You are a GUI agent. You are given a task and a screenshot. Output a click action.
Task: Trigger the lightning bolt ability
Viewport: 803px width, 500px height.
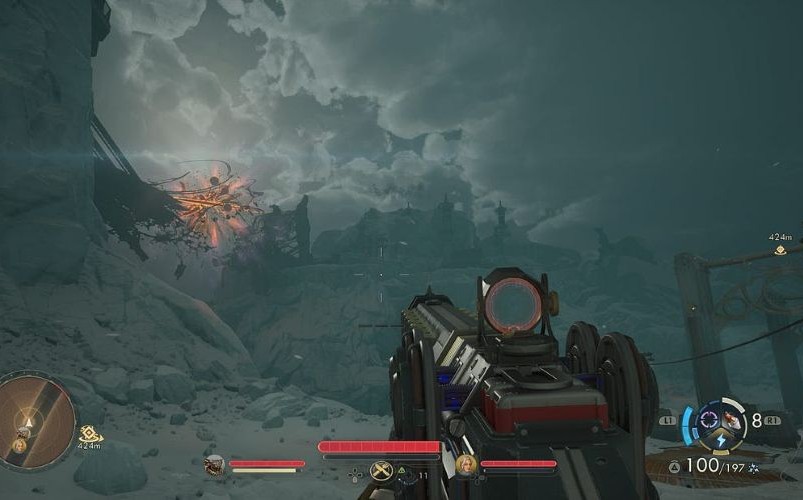coord(721,441)
